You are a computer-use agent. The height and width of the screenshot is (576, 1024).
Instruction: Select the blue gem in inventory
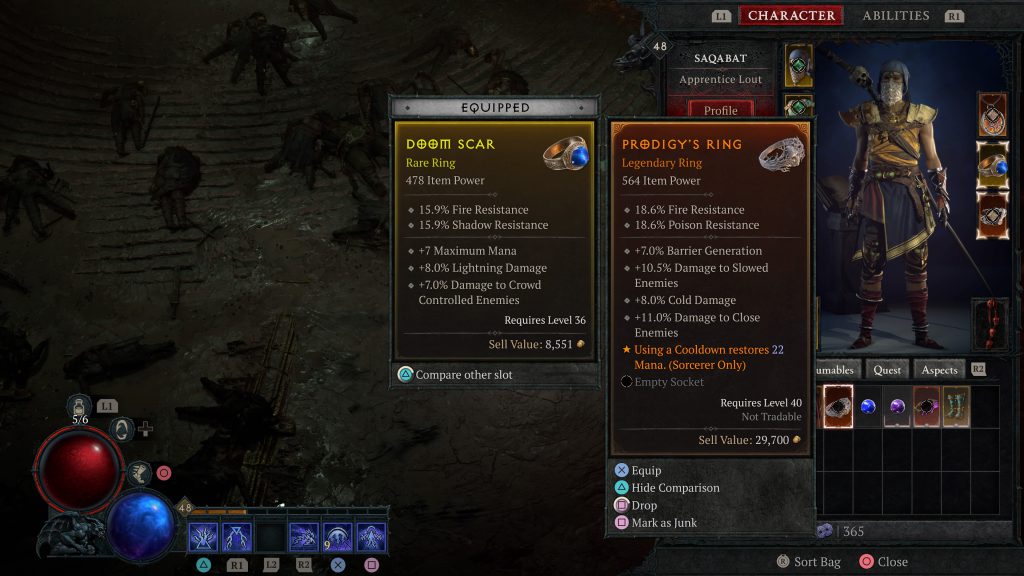869,407
